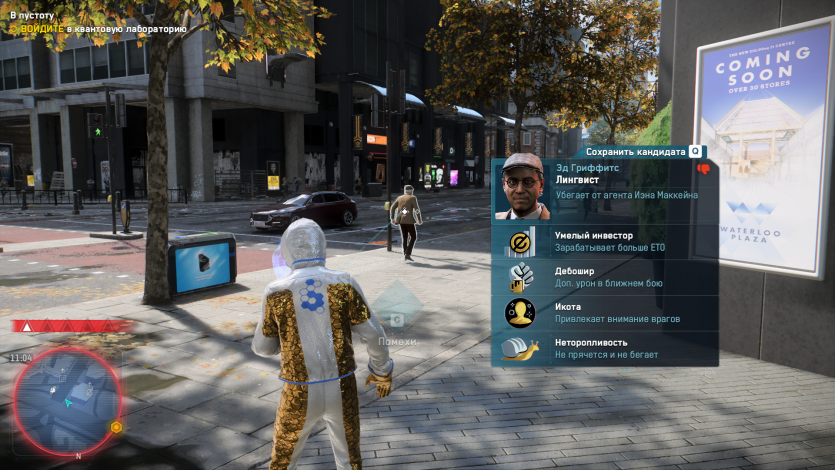Select the Умелый инвестор trait row
The height and width of the screenshot is (470, 835).
604,241
